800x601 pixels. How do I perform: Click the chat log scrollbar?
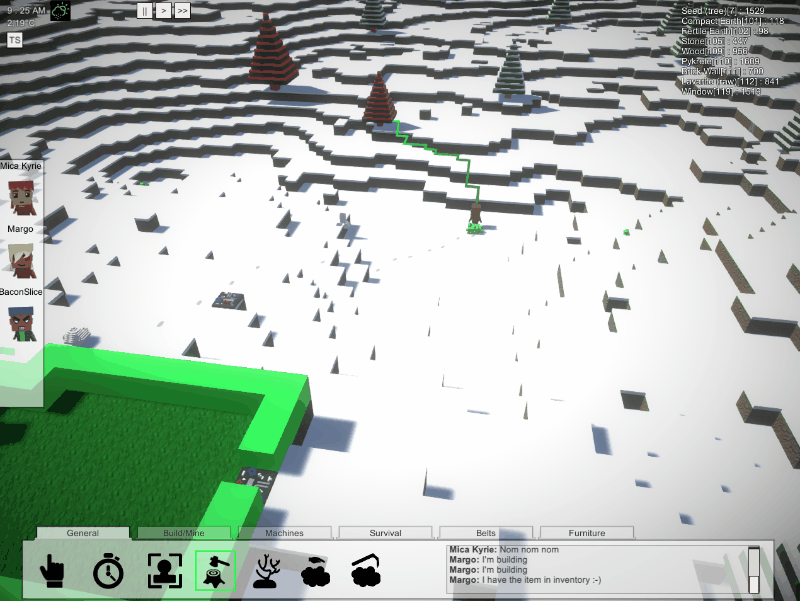point(753,568)
